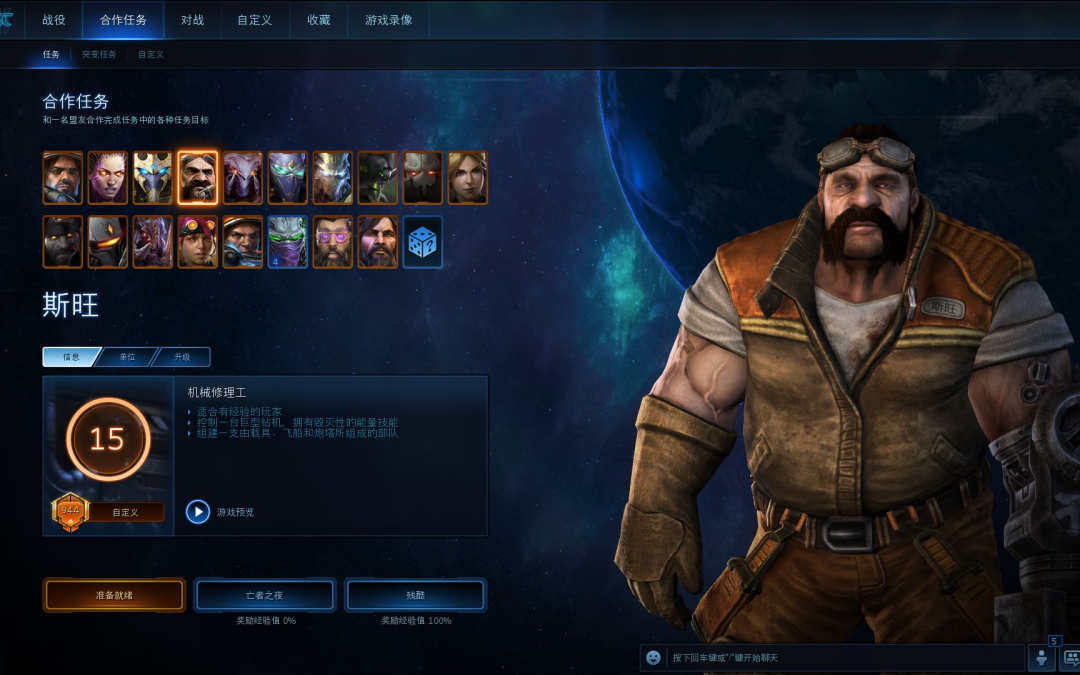
Task: Show the 单位 units tab
Action: 127,357
